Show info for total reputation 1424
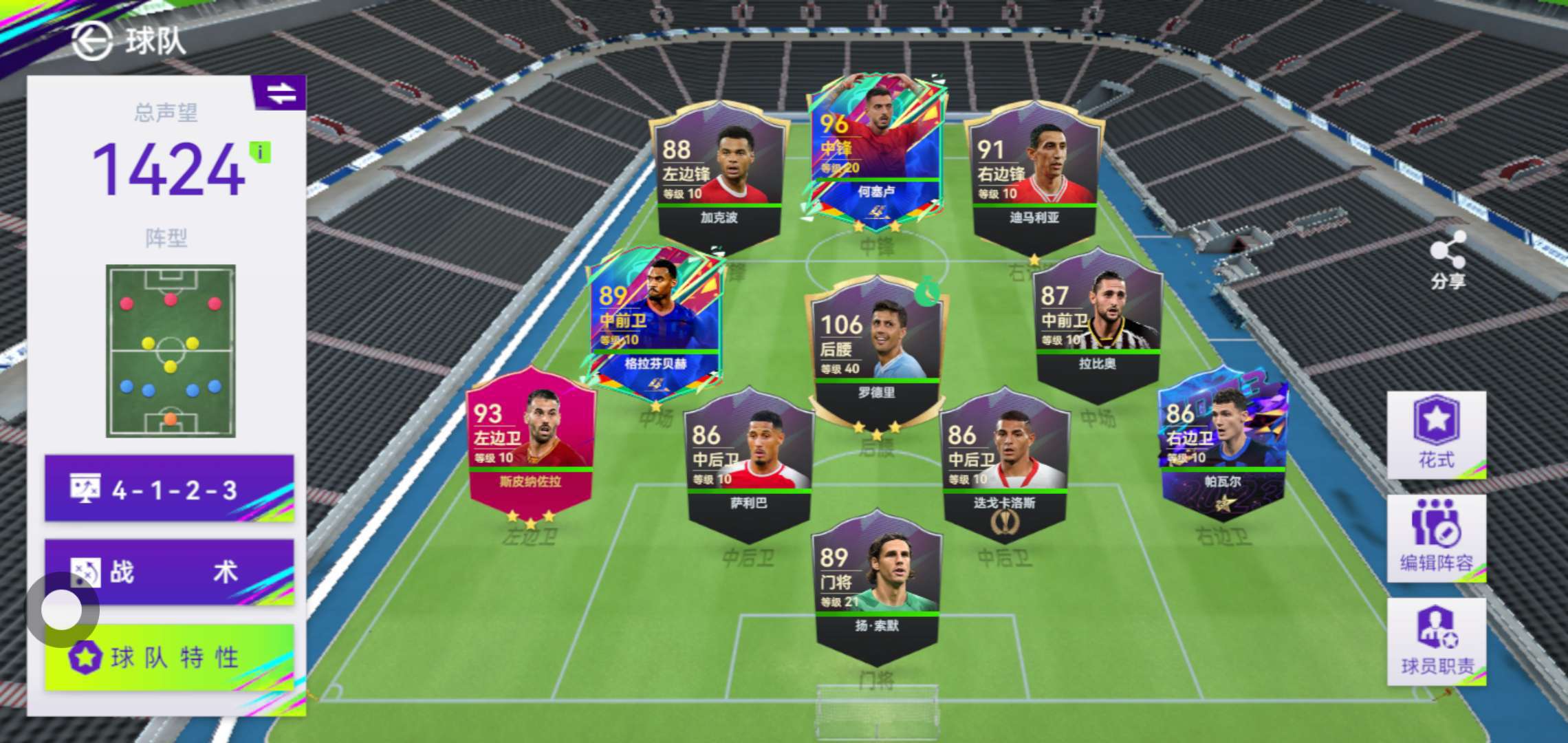The height and width of the screenshot is (743, 1568). click(260, 152)
